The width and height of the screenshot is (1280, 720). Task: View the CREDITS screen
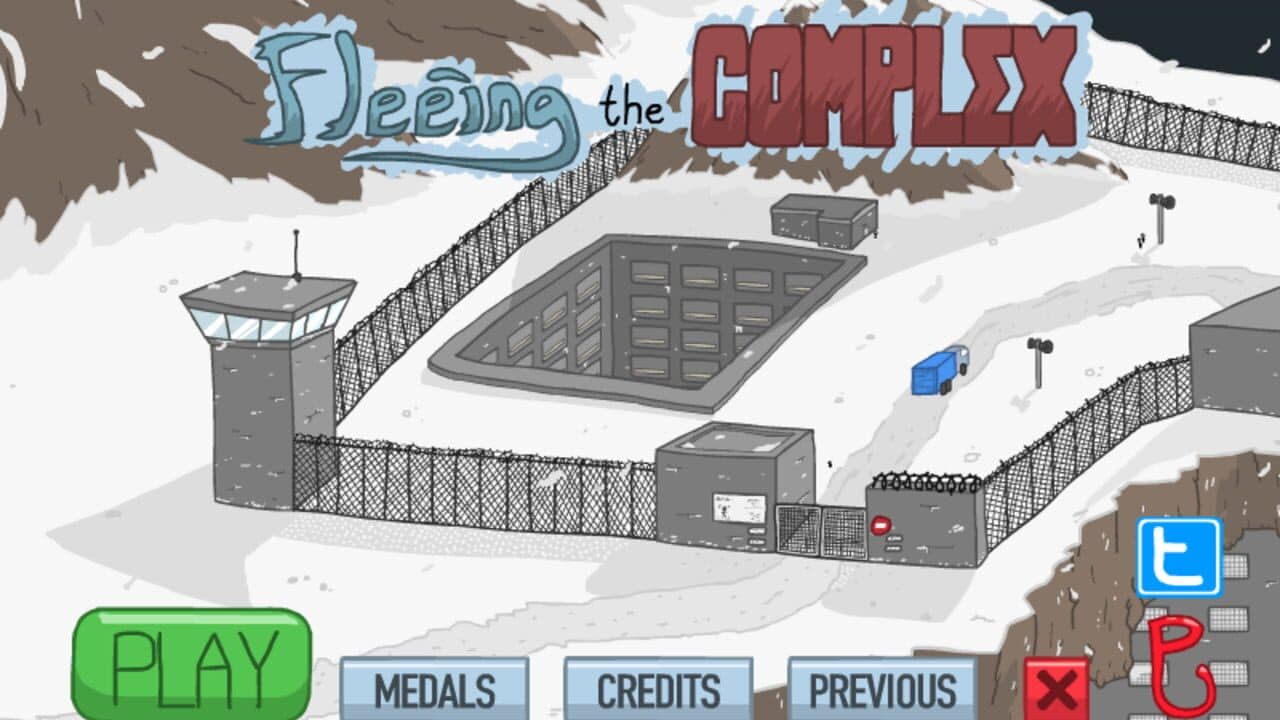pos(658,690)
